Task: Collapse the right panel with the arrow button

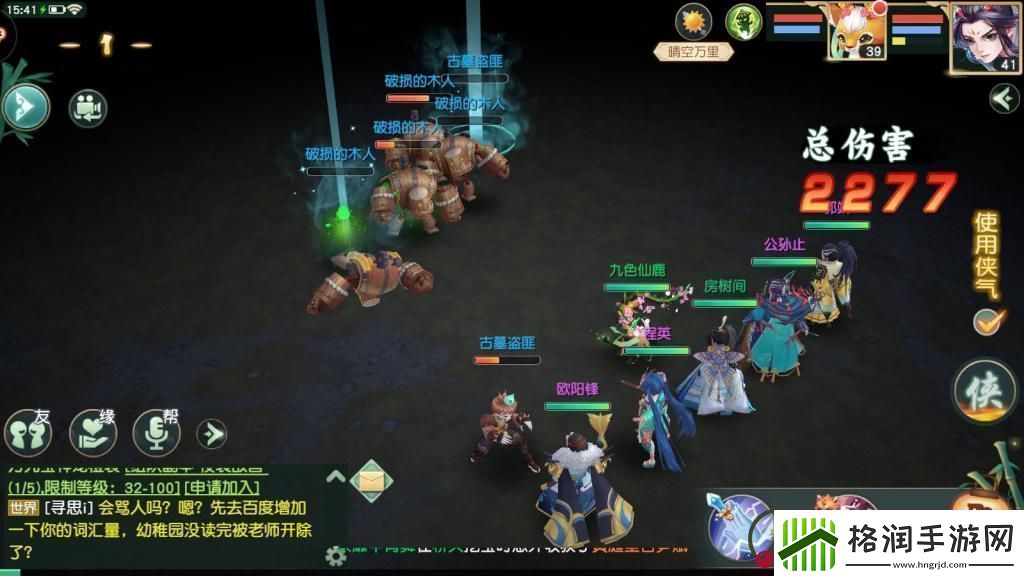Action: tap(1003, 98)
